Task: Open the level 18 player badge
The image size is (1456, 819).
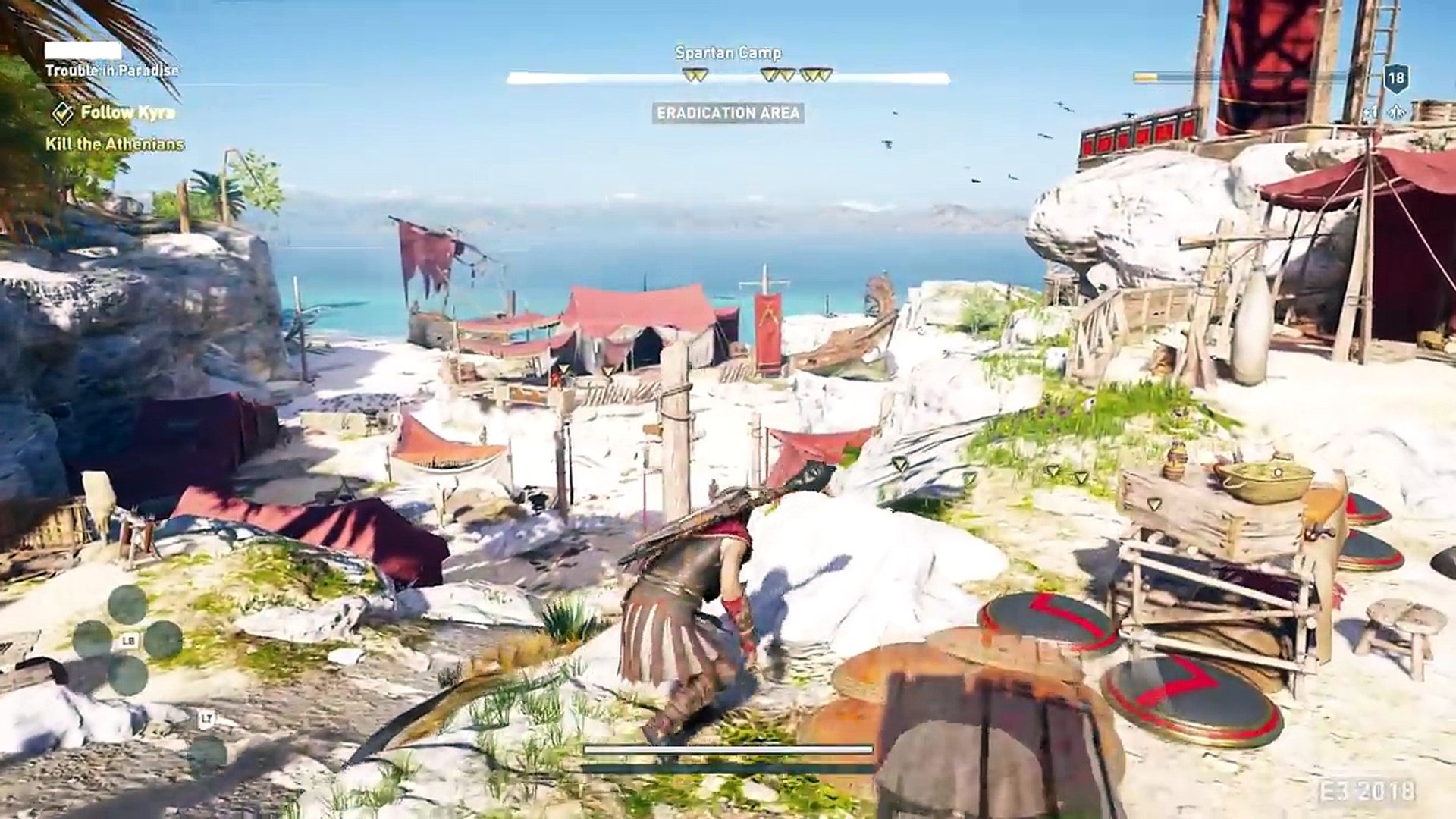Action: pyautogui.click(x=1396, y=77)
